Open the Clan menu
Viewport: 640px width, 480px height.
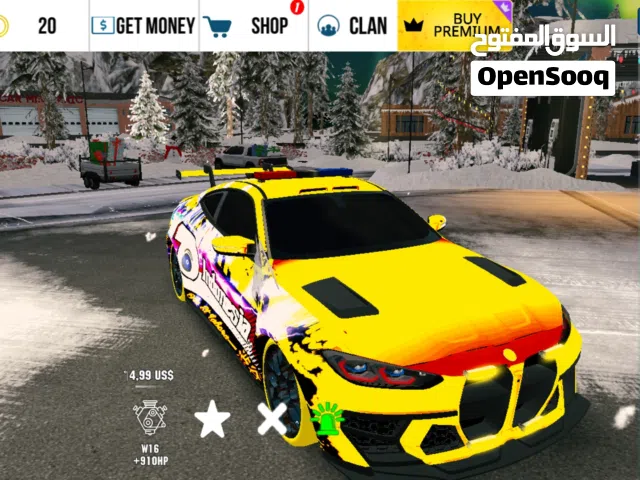tap(353, 25)
